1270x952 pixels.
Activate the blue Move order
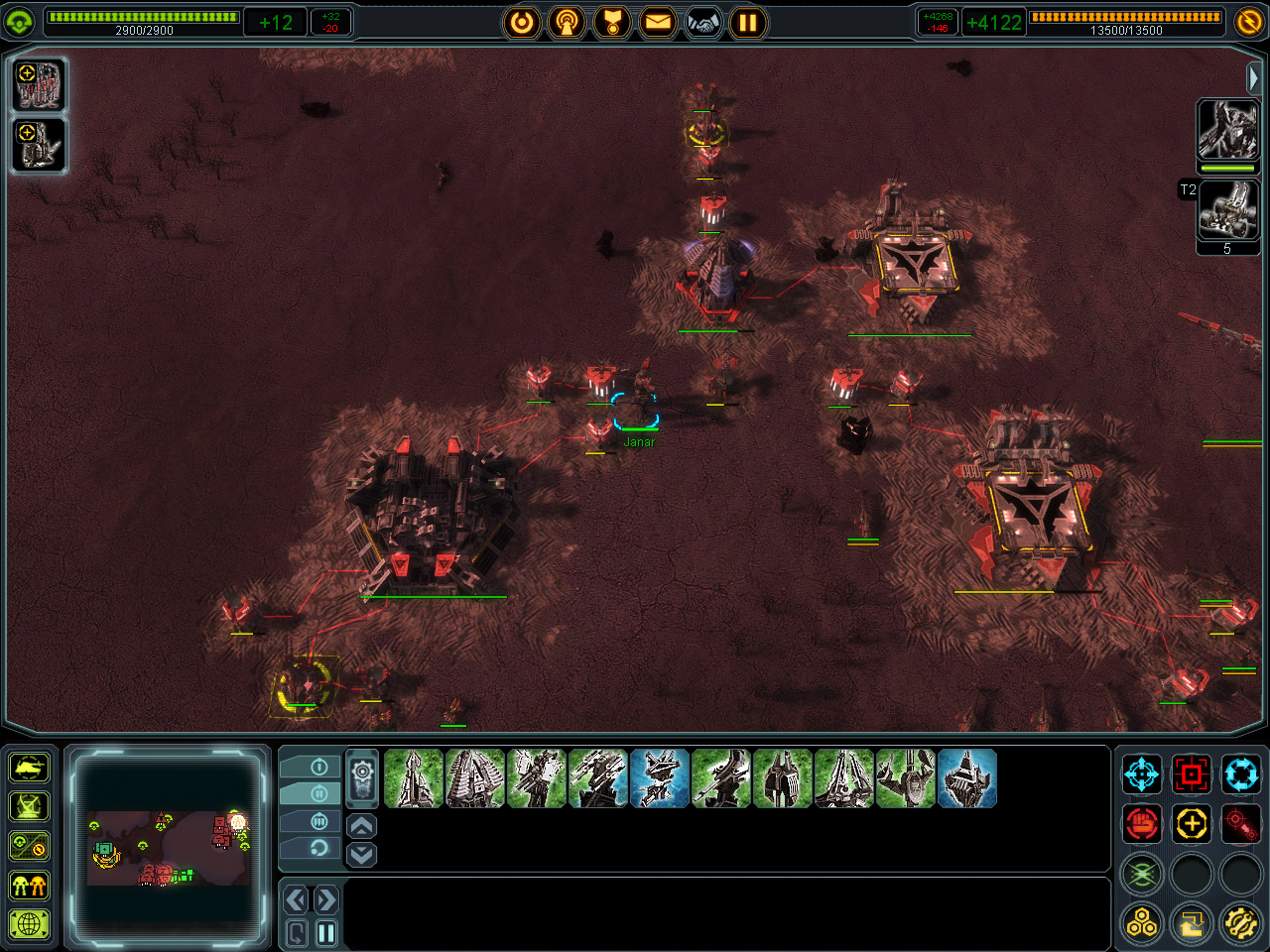click(x=1142, y=773)
